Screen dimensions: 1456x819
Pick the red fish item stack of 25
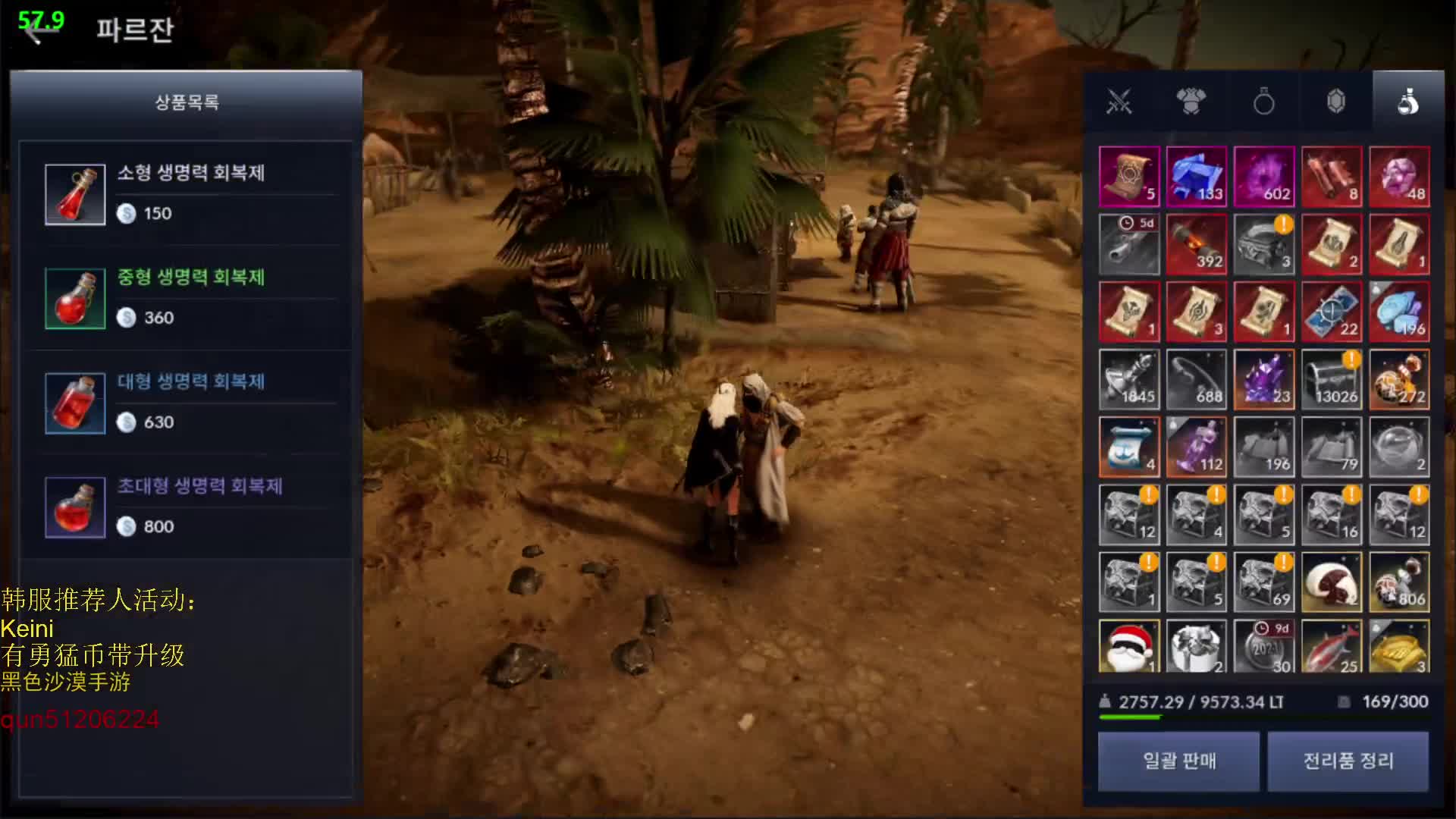[x=1332, y=646]
